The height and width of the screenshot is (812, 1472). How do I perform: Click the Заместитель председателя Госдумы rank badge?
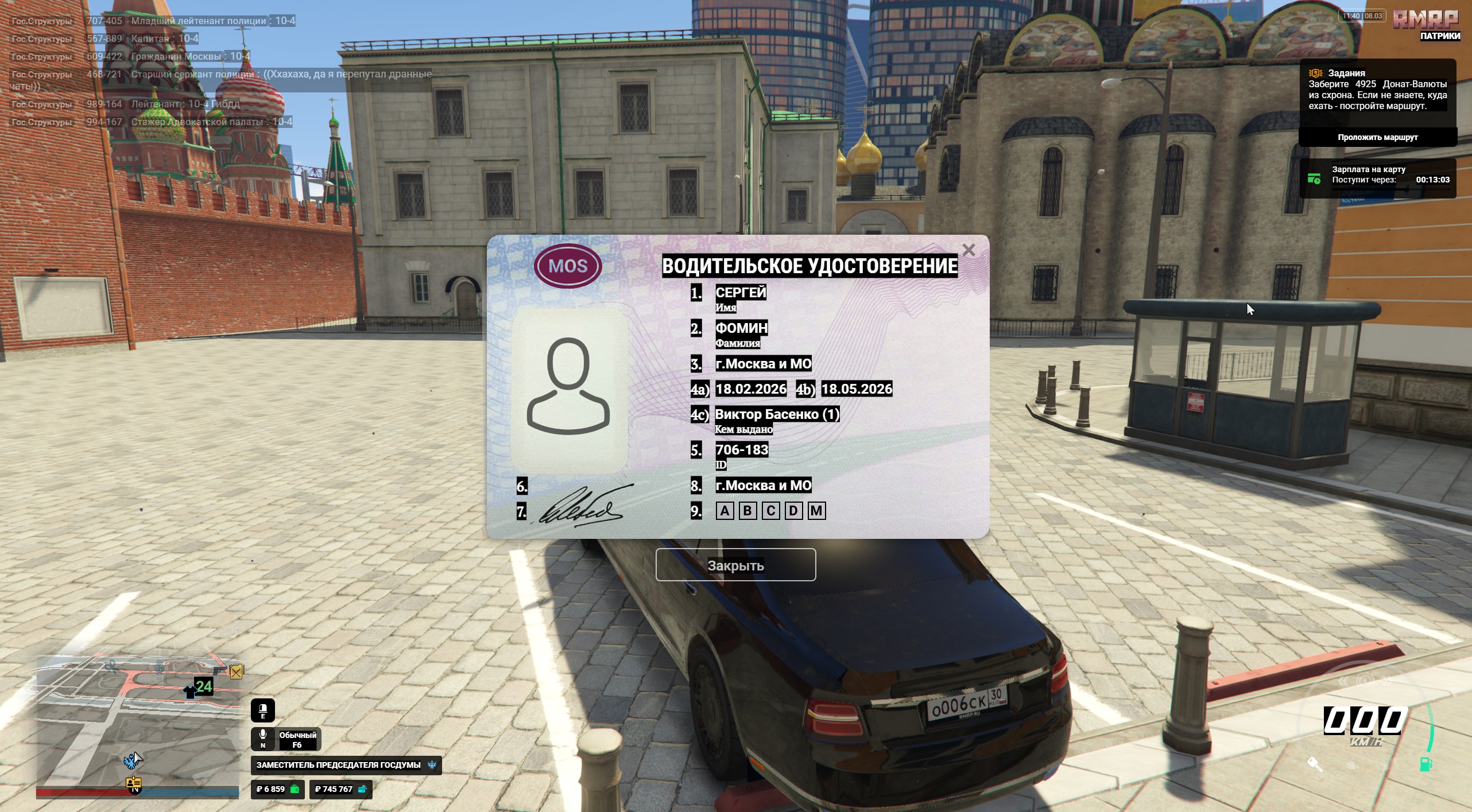tap(346, 765)
